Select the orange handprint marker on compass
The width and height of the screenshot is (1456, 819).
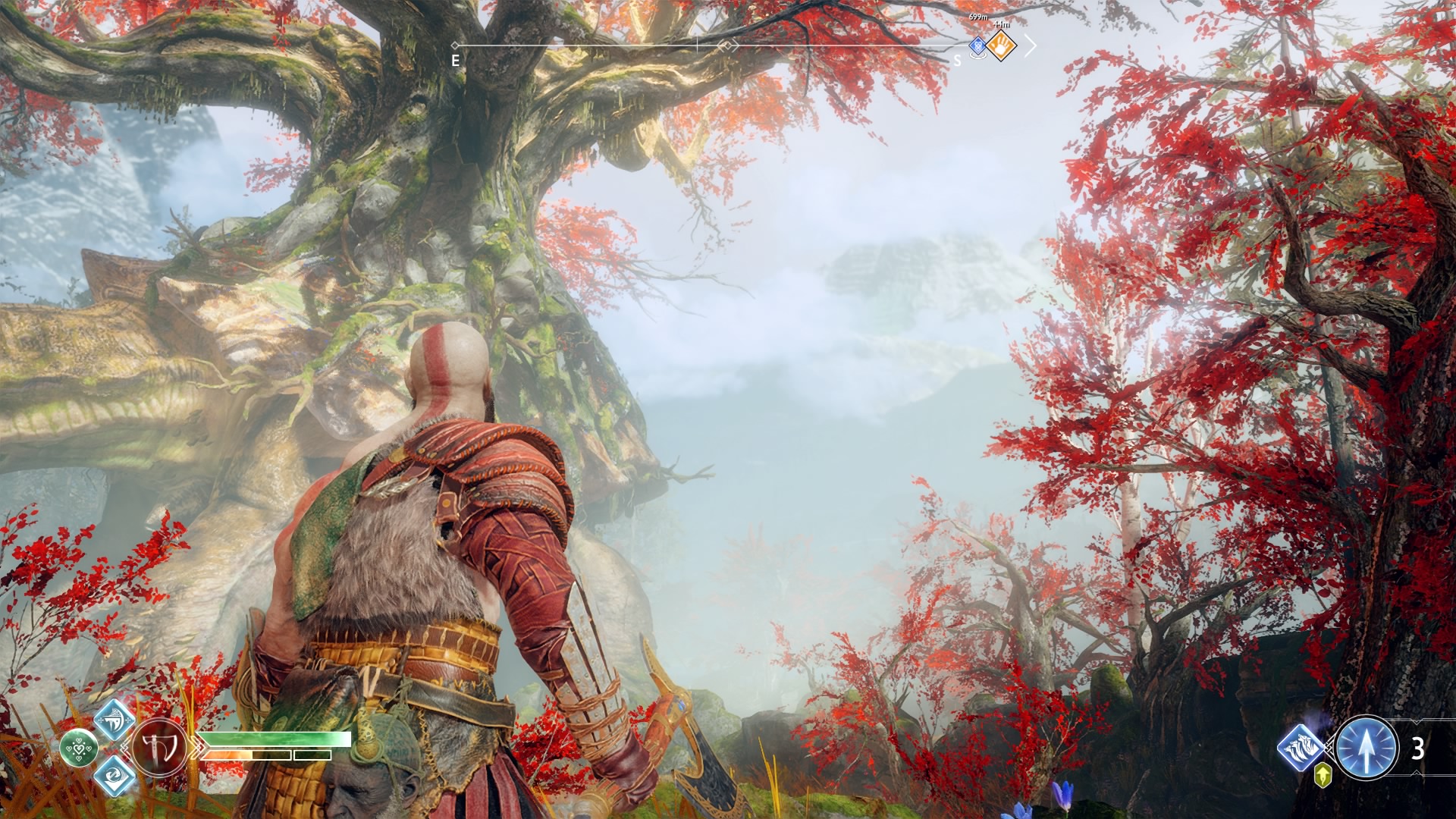coord(1001,46)
